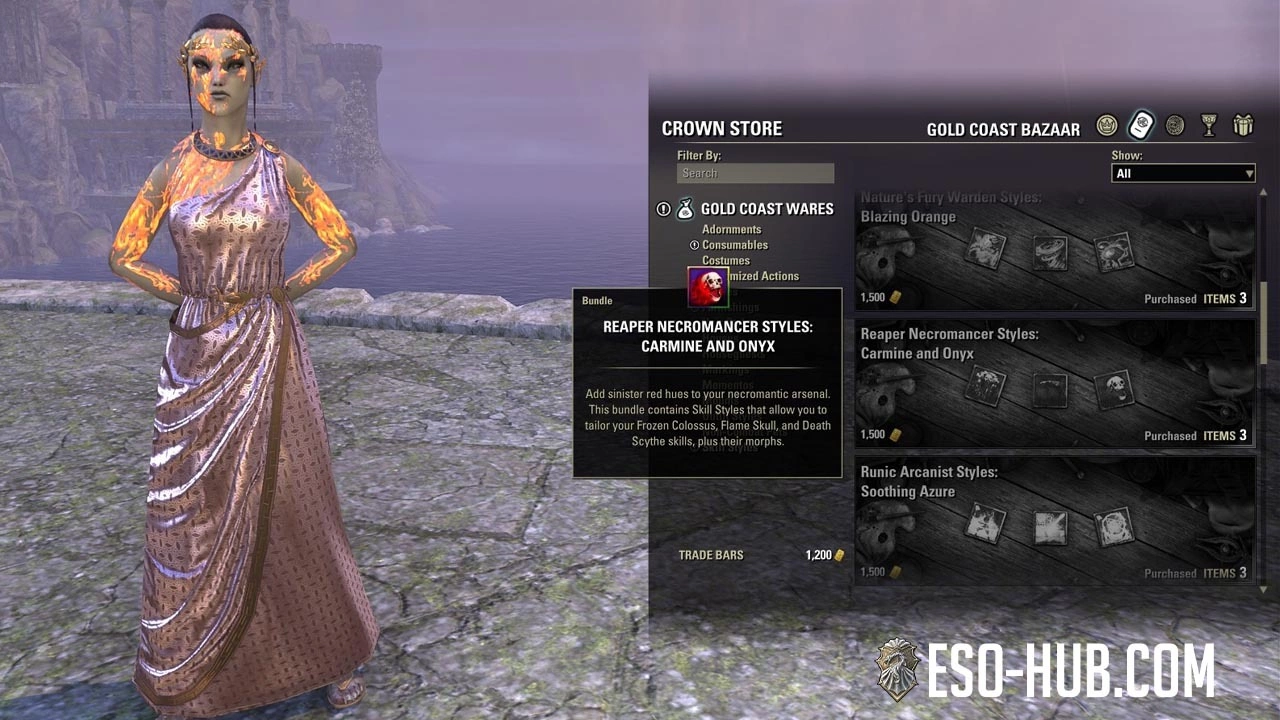Switch to the goblet icon tab
The image size is (1280, 720).
tap(1209, 125)
